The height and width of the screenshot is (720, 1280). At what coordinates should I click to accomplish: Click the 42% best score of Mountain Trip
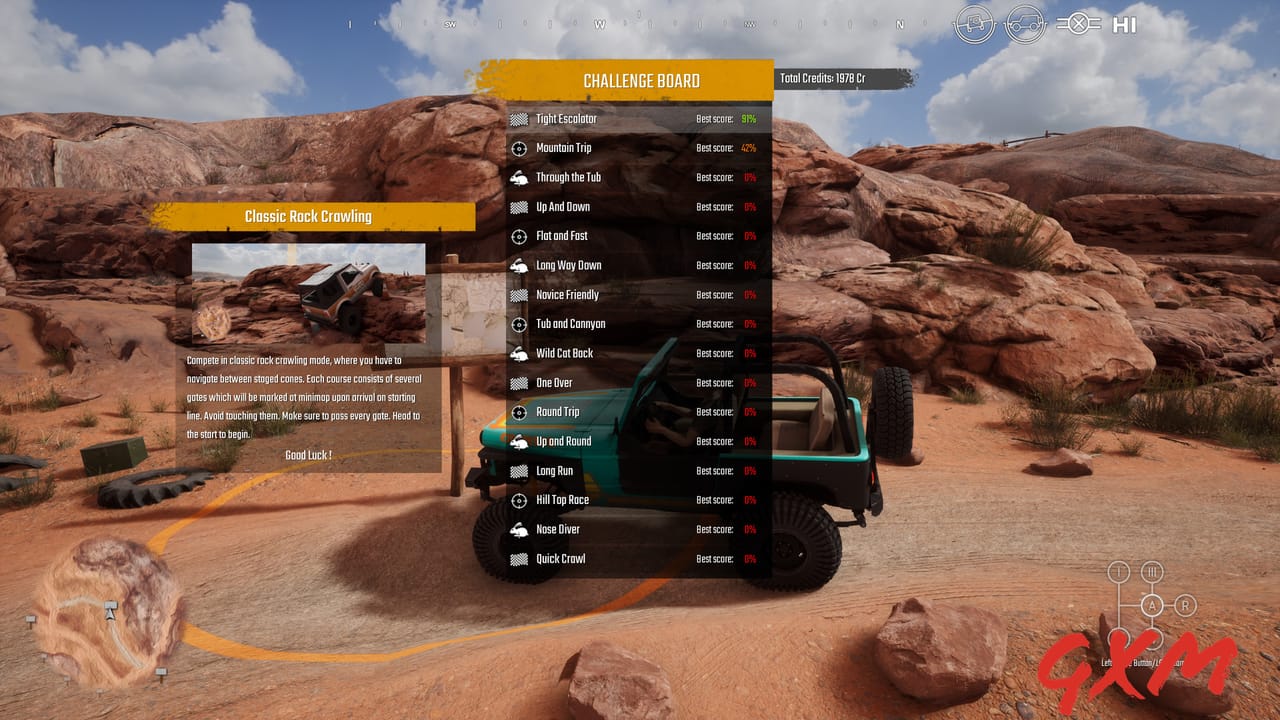(x=748, y=147)
